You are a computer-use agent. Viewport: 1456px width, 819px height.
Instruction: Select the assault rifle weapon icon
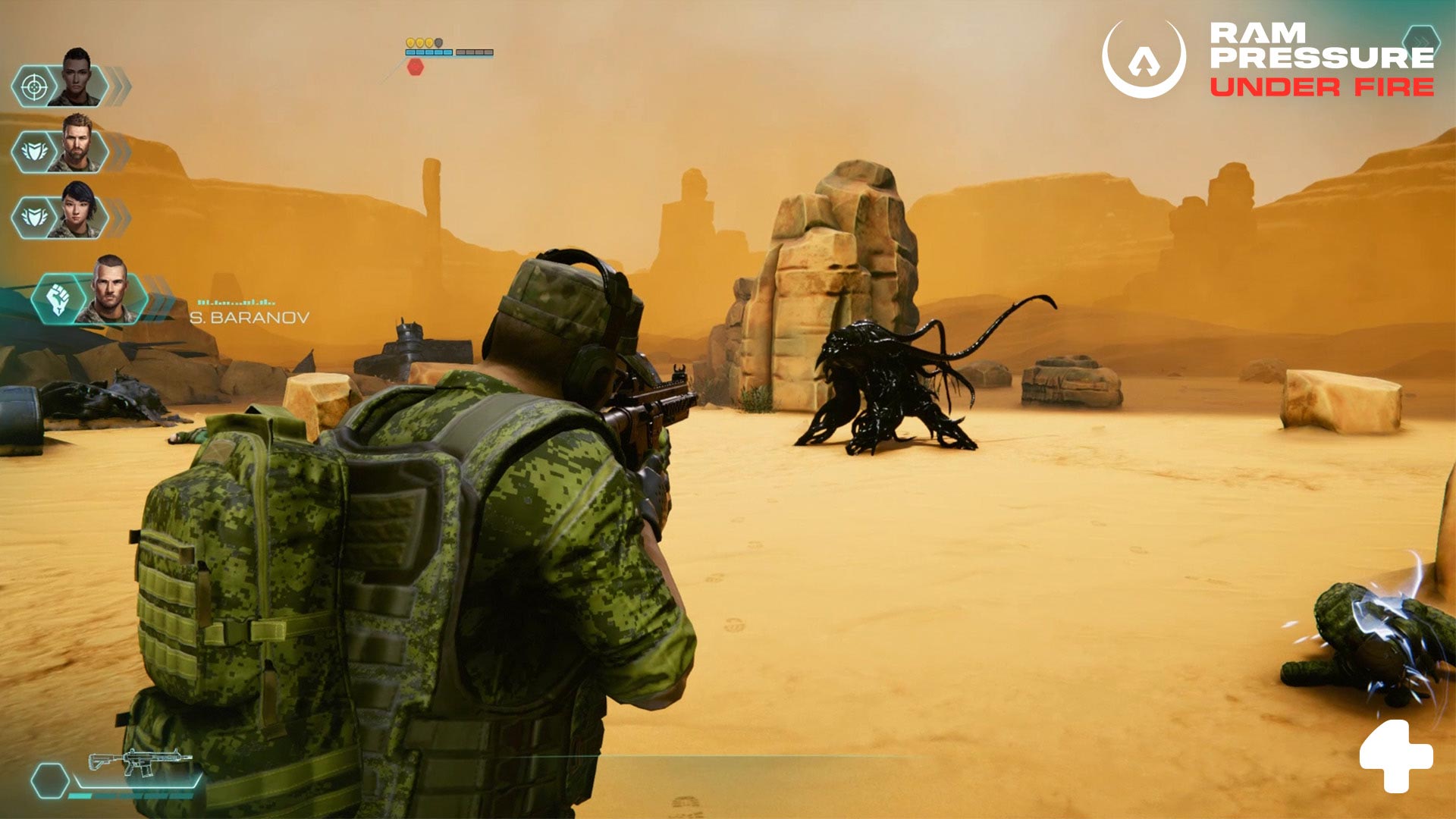(x=140, y=761)
